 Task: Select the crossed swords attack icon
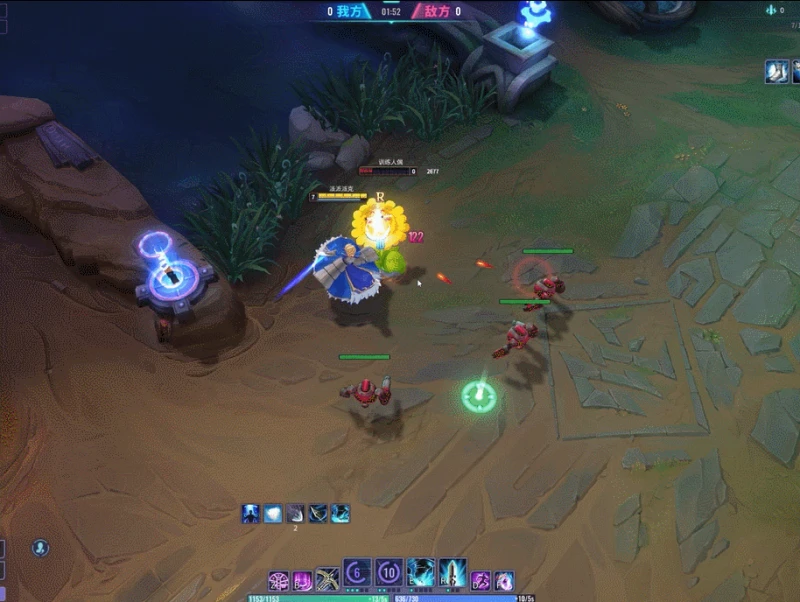tap(327, 580)
